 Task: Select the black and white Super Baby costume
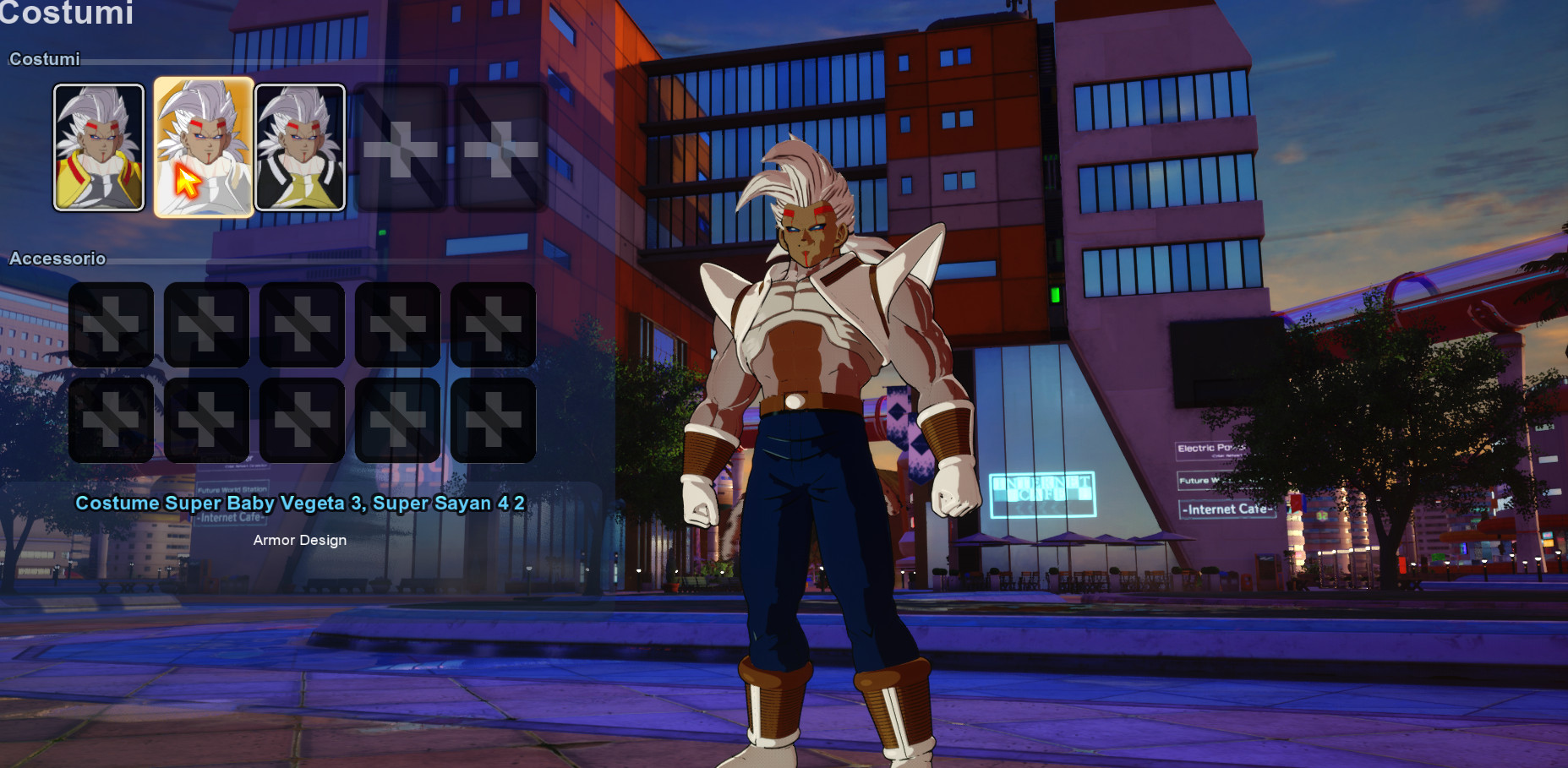(302, 147)
